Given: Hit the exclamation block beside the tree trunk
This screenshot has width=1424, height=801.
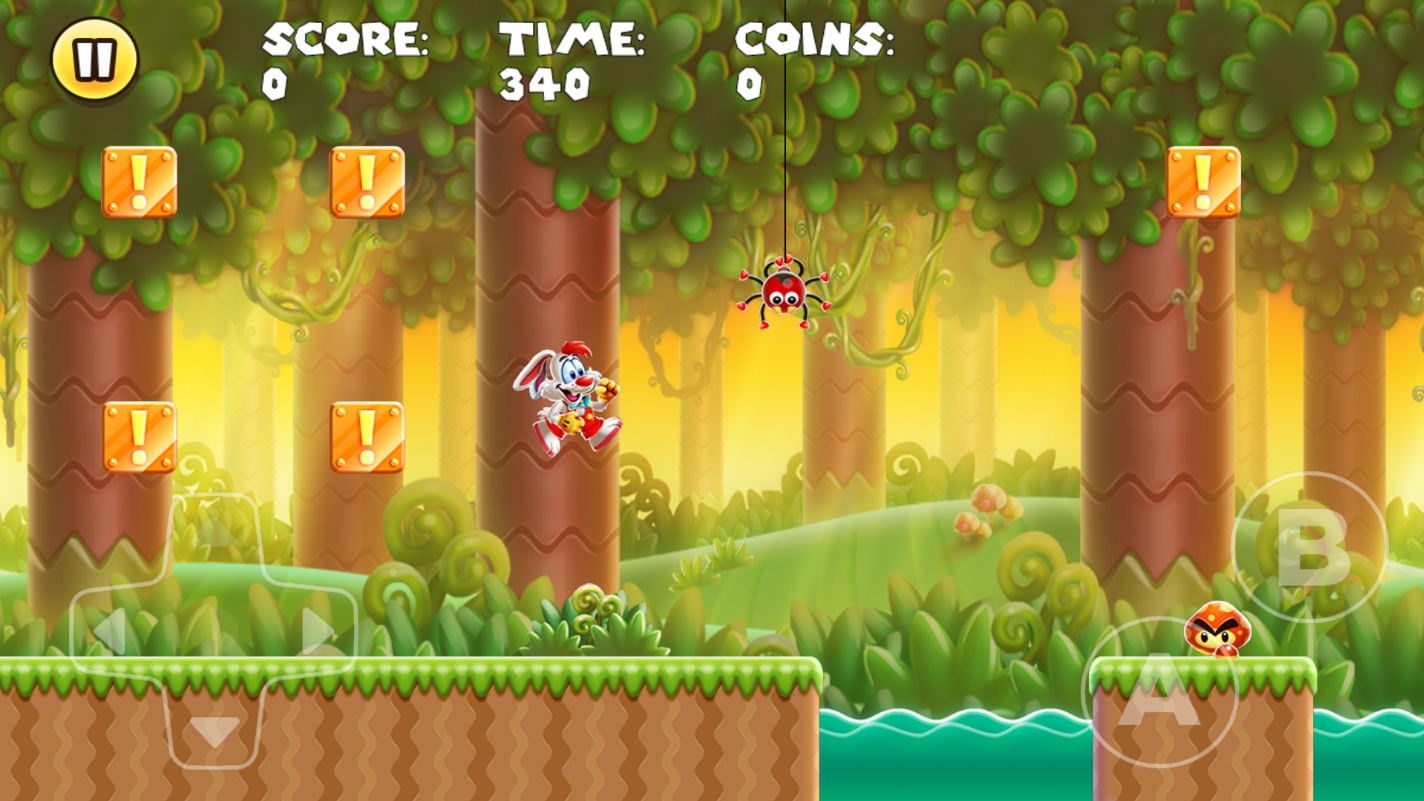Looking at the screenshot, I should click(x=365, y=435).
